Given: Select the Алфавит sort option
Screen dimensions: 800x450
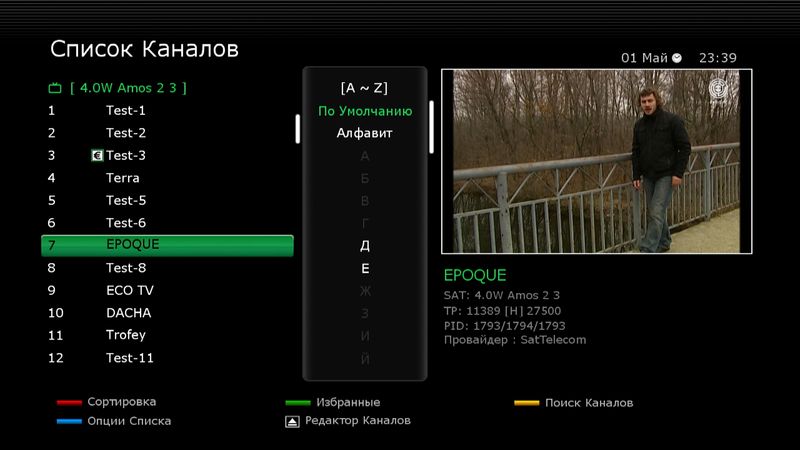Looking at the screenshot, I should tap(365, 133).
